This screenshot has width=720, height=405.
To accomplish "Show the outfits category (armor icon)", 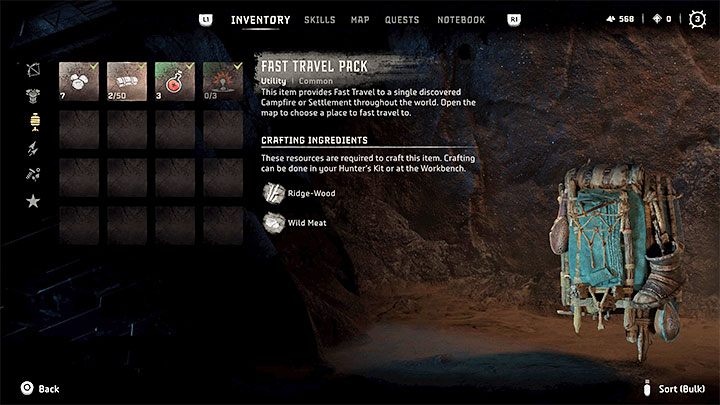I will click(33, 97).
